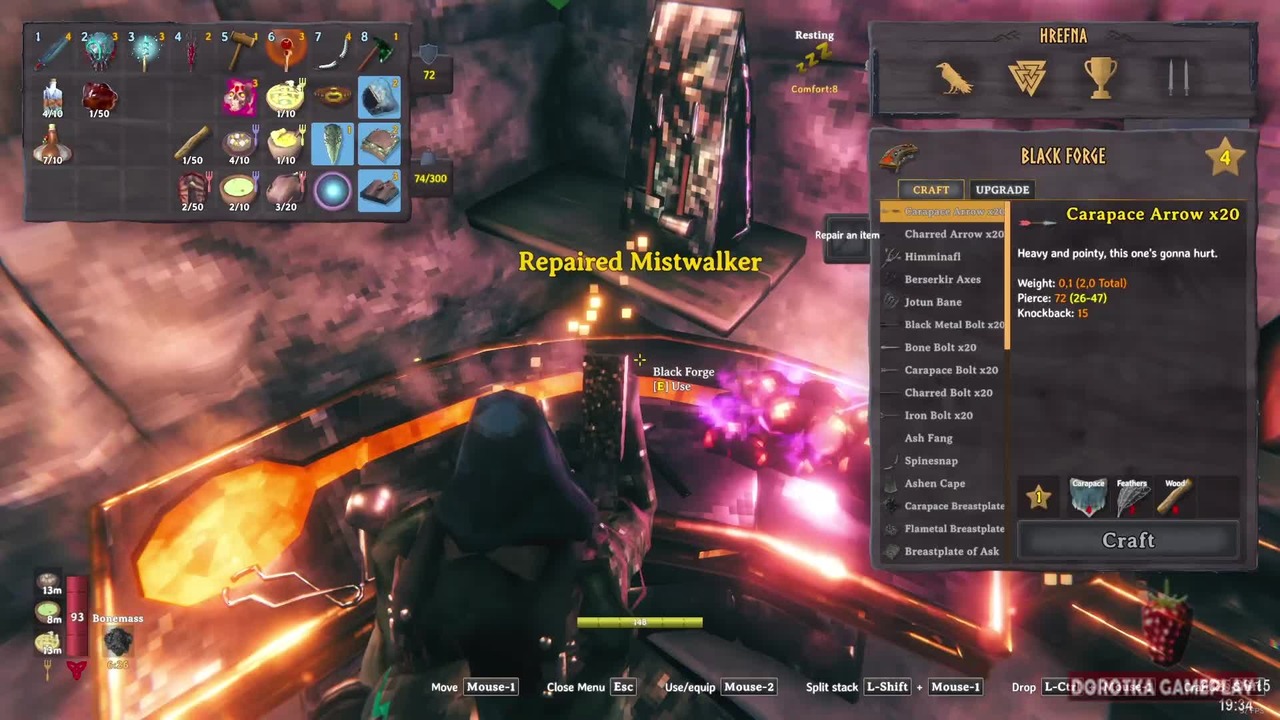Show the trophies tab with cup icon
The width and height of the screenshot is (1280, 720).
1100,78
